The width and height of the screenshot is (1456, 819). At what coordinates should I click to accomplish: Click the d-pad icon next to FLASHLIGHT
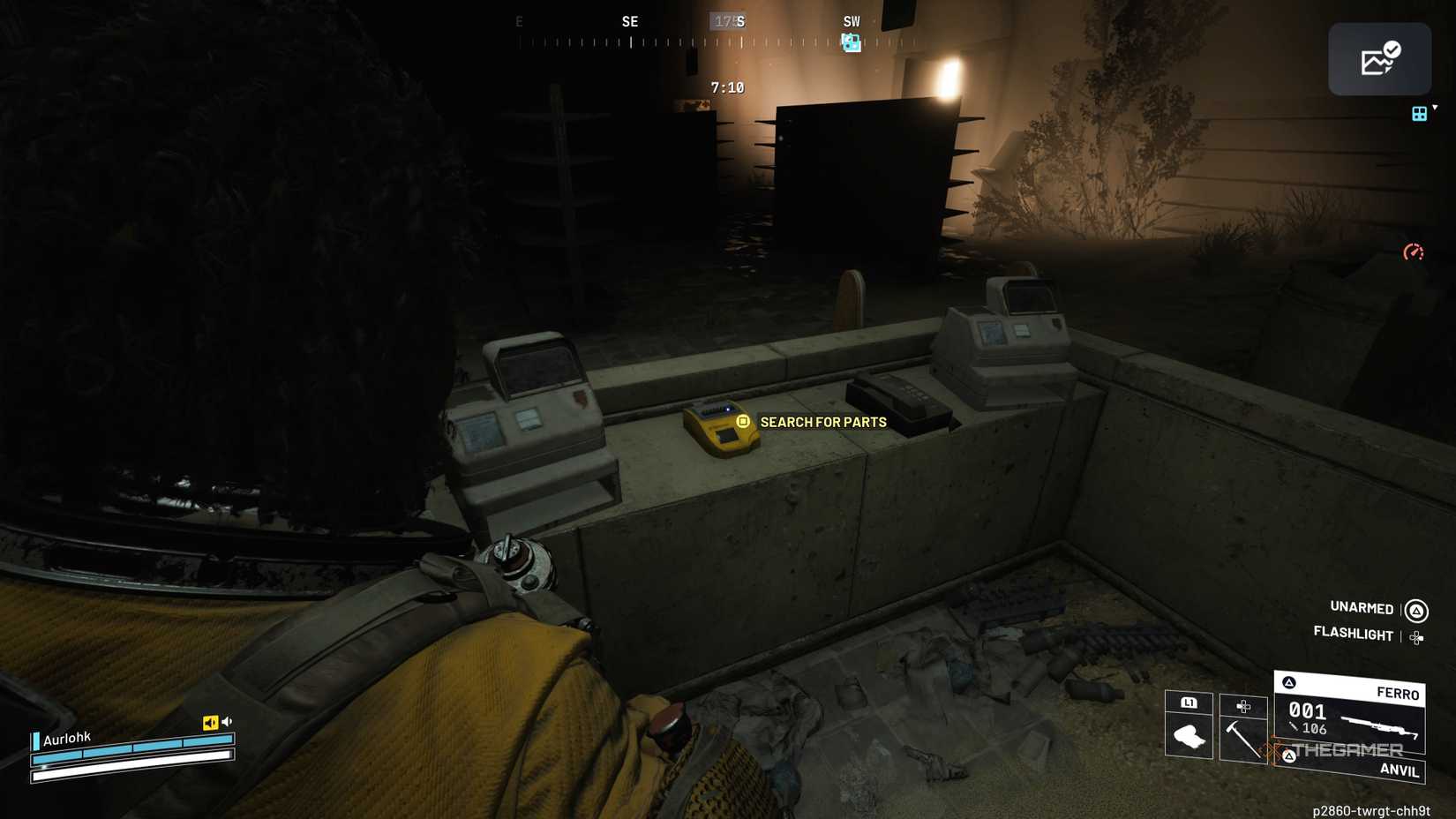pyautogui.click(x=1415, y=636)
